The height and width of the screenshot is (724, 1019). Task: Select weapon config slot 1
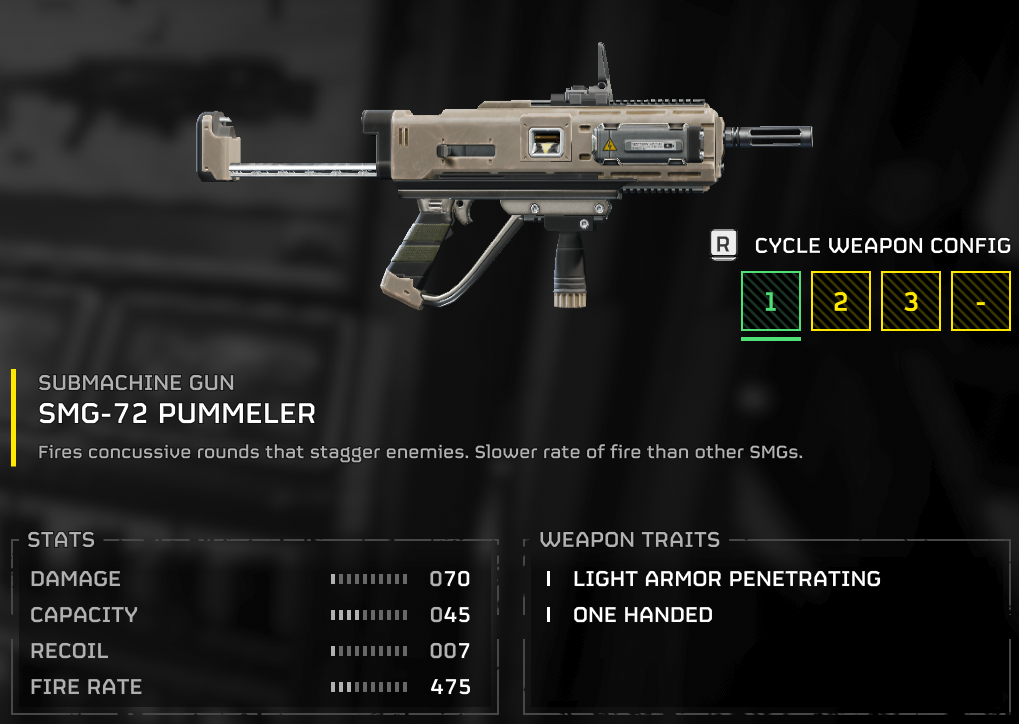[x=770, y=301]
